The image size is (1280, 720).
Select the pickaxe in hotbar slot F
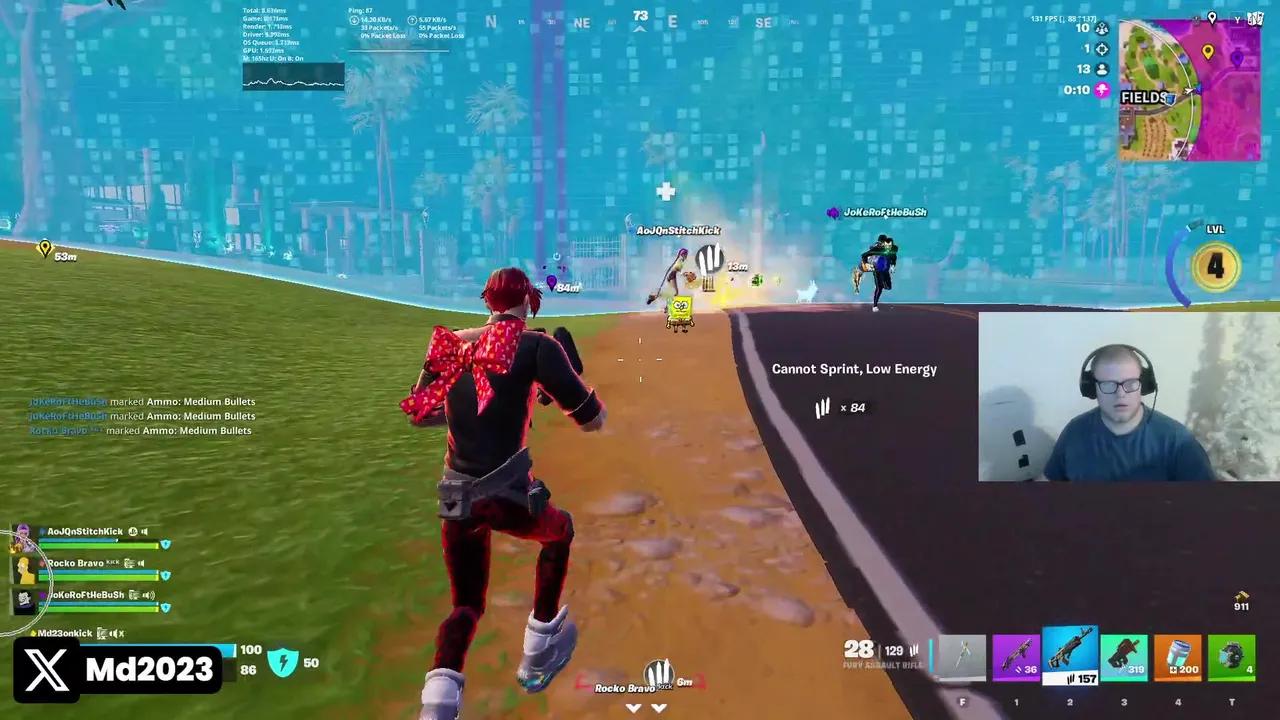[961, 655]
